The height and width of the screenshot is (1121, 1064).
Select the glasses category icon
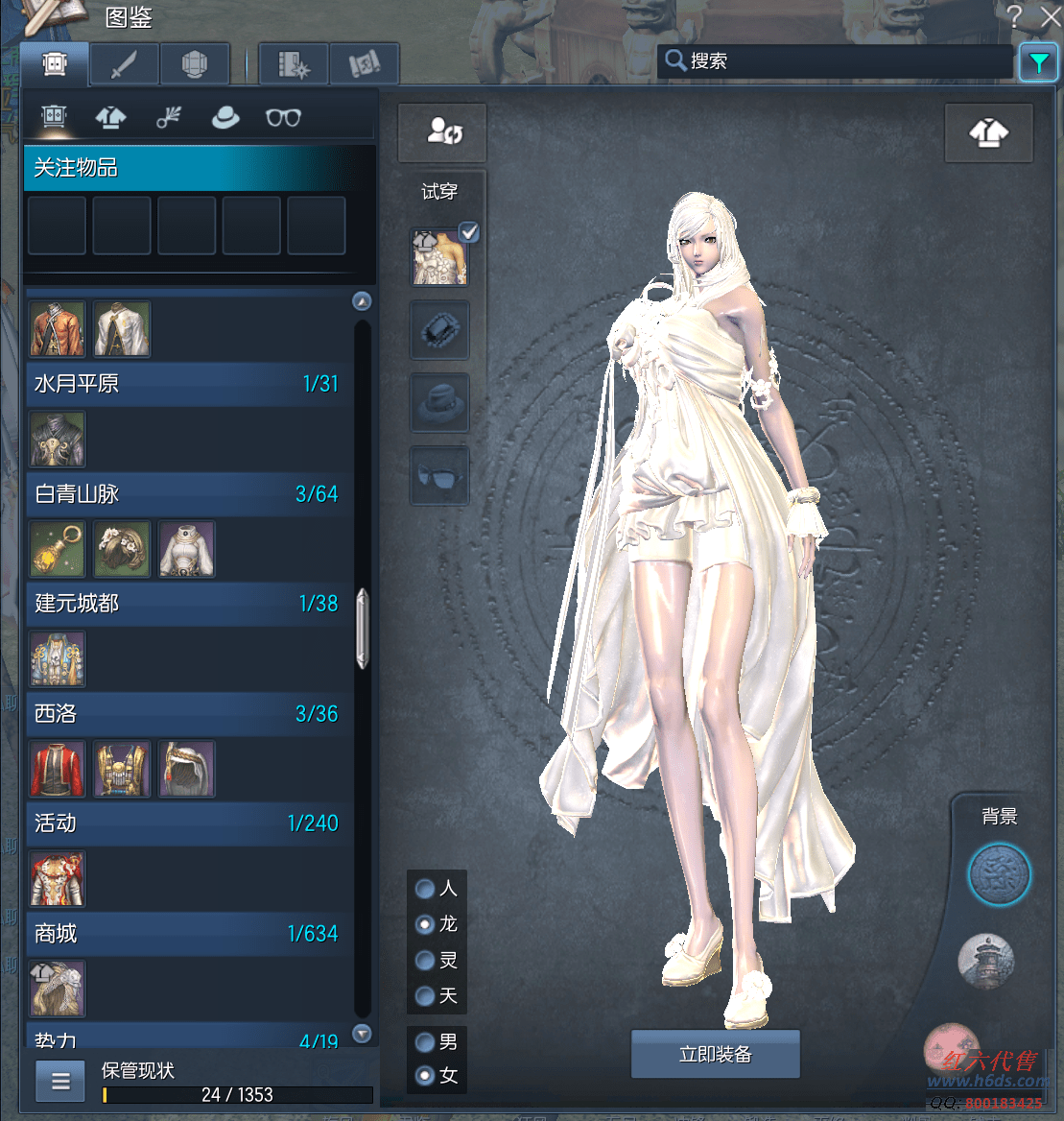pyautogui.click(x=283, y=117)
